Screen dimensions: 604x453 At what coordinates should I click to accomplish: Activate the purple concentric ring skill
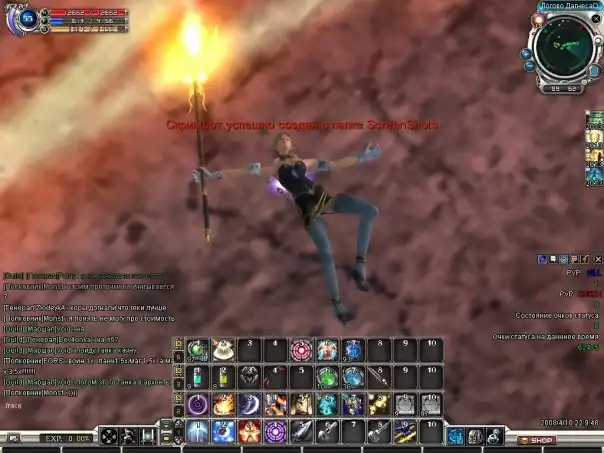click(x=198, y=404)
